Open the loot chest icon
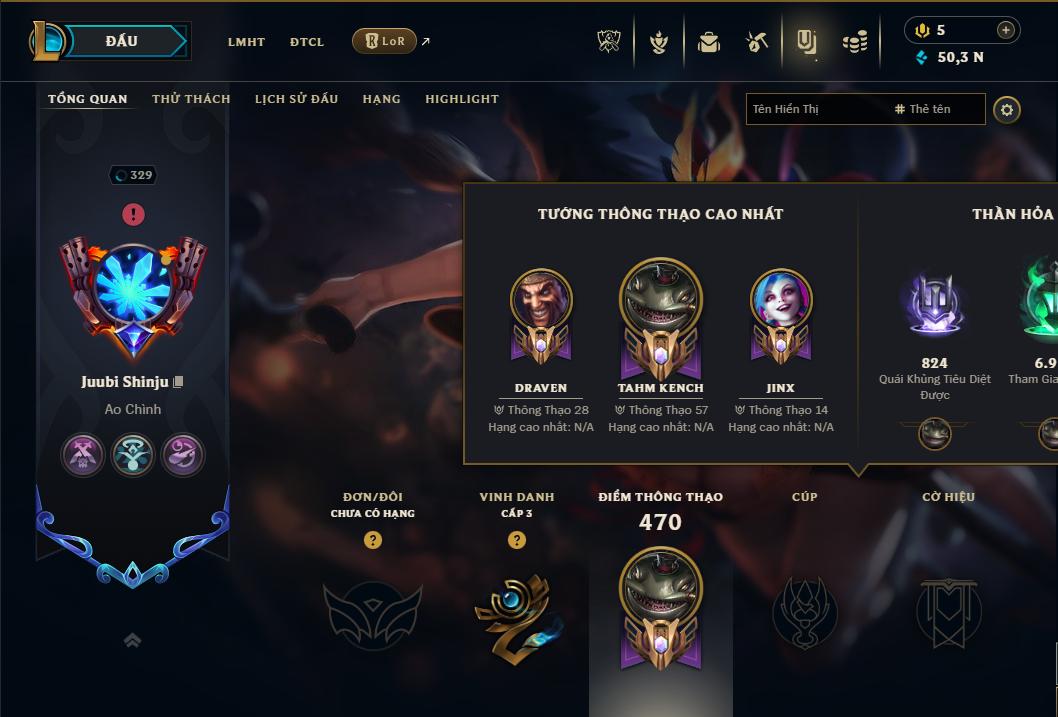Viewport: 1058px width, 717px height. [709, 42]
